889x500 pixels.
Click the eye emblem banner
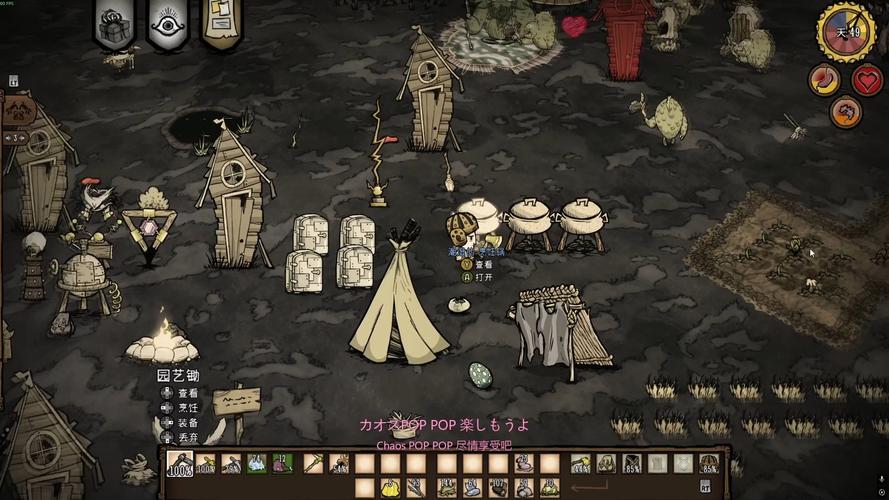167,24
